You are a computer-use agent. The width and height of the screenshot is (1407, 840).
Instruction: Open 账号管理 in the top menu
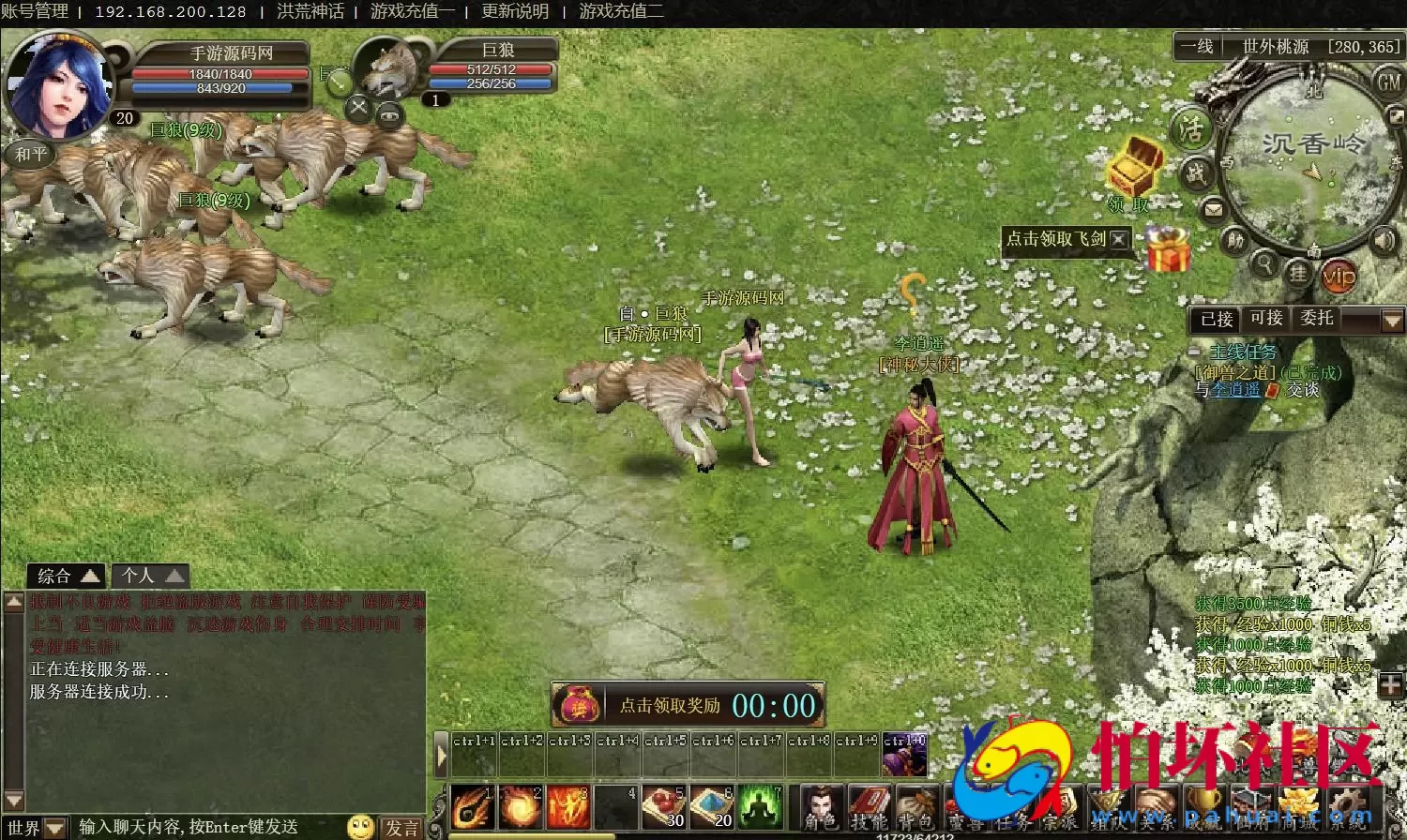35,11
